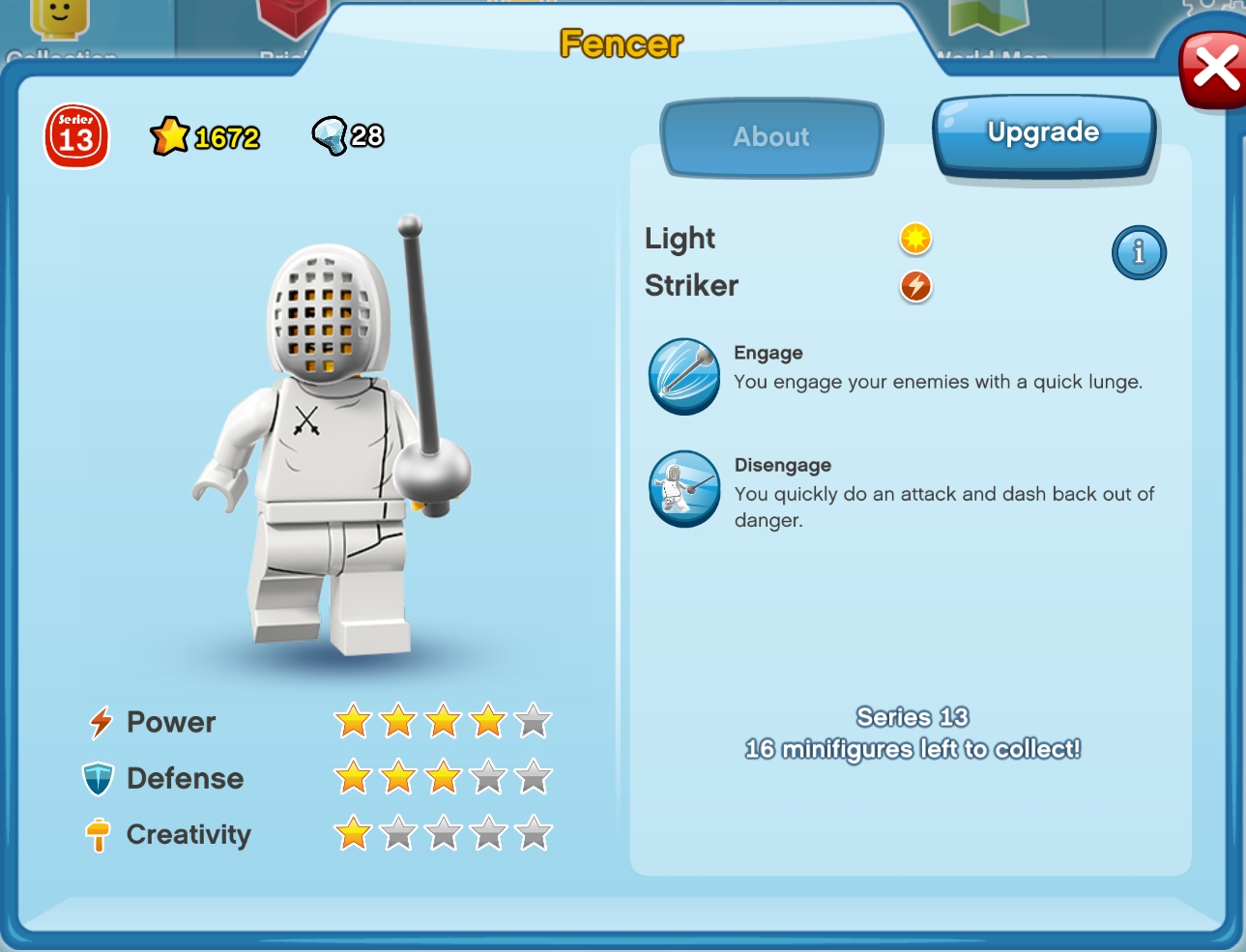Open the Collection screen
The width and height of the screenshot is (1246, 952).
[x=61, y=29]
